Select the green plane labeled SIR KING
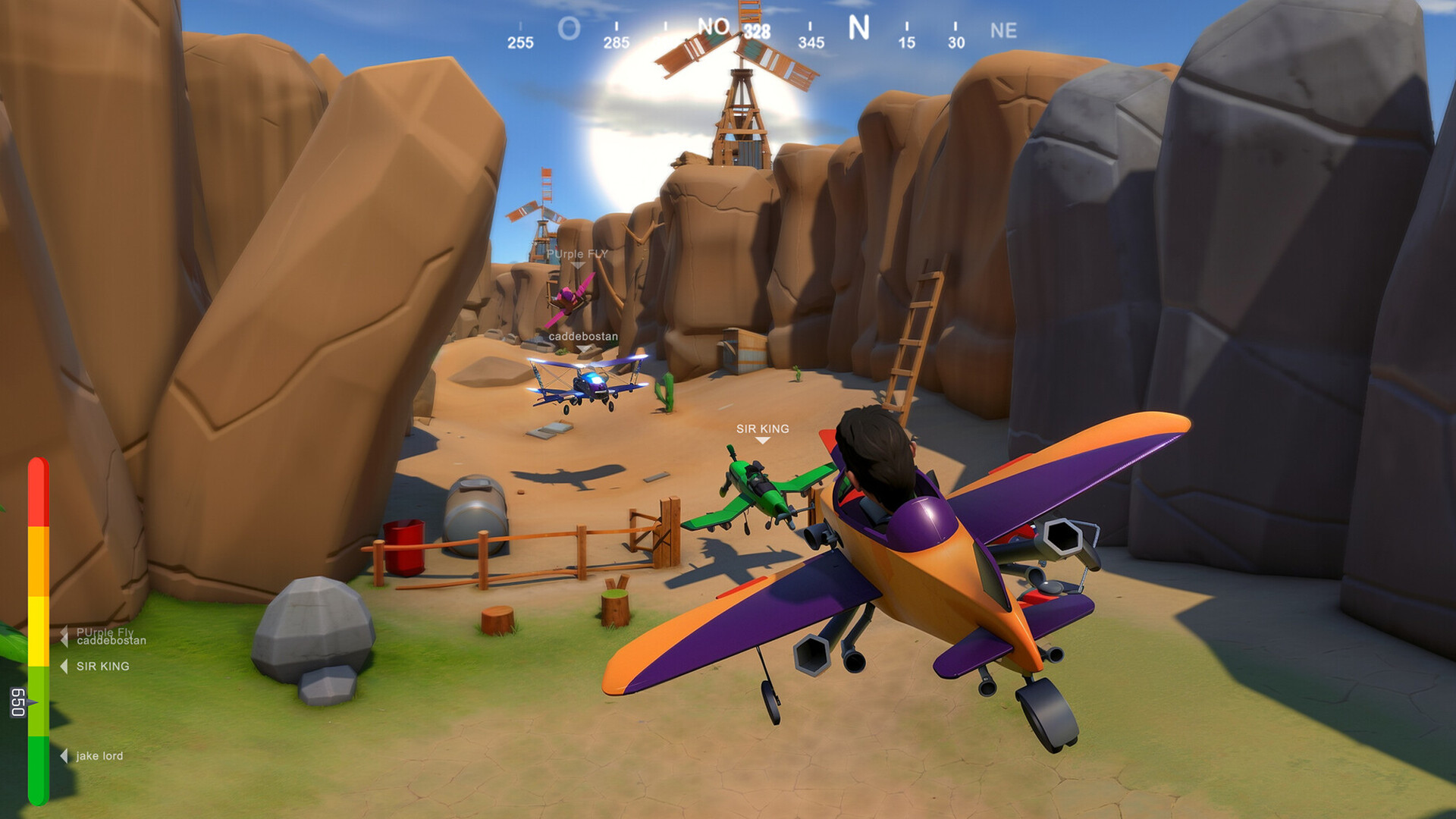Viewport: 1456px width, 819px height. click(758, 485)
